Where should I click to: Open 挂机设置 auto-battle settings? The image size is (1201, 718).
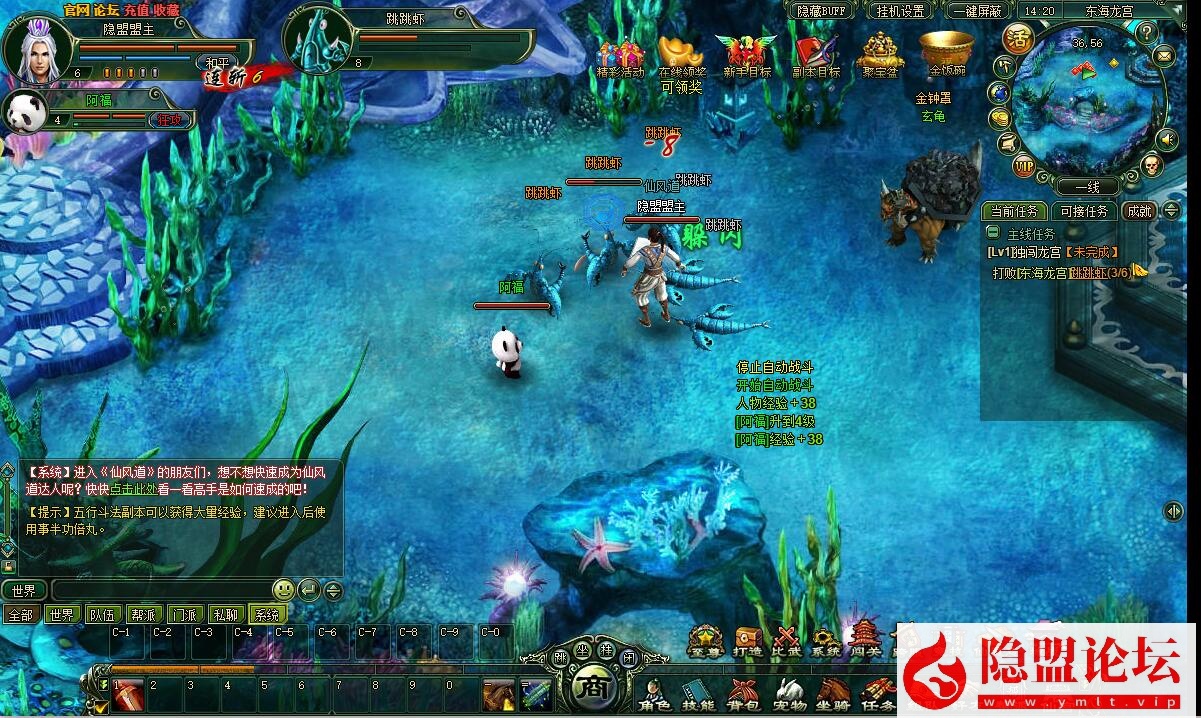pyautogui.click(x=899, y=11)
